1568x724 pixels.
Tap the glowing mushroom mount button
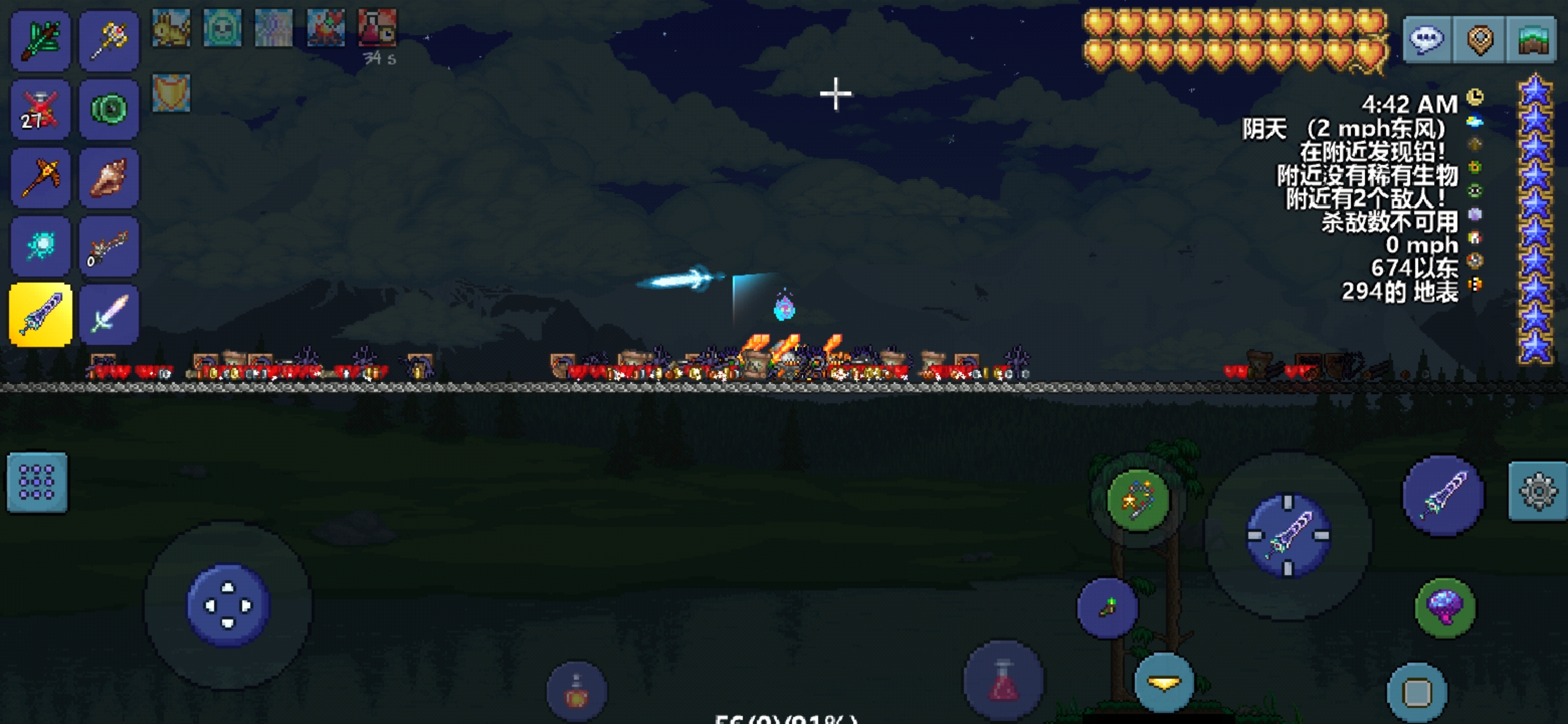pyautogui.click(x=1445, y=608)
